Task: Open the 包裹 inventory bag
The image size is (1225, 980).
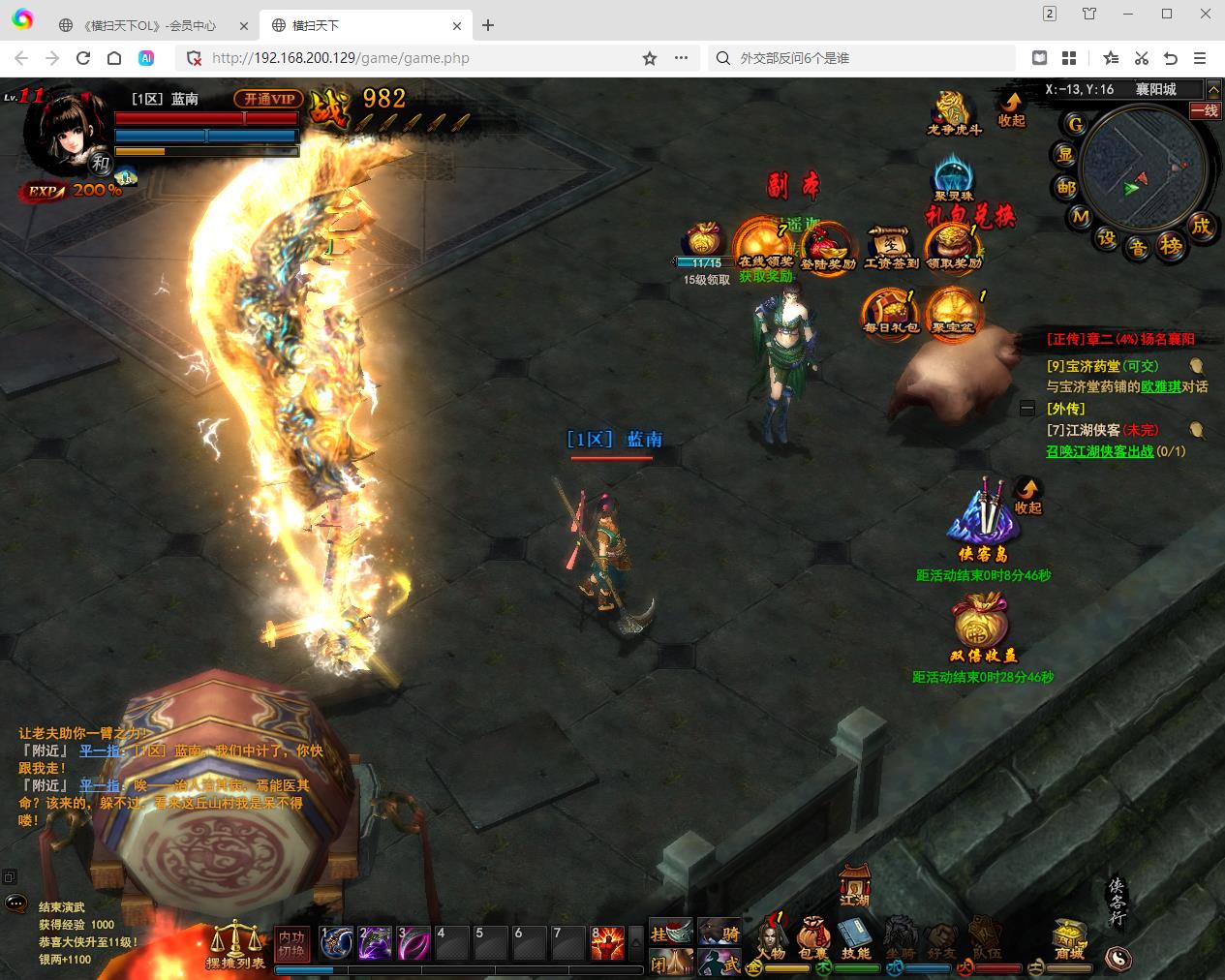Action: point(813,937)
